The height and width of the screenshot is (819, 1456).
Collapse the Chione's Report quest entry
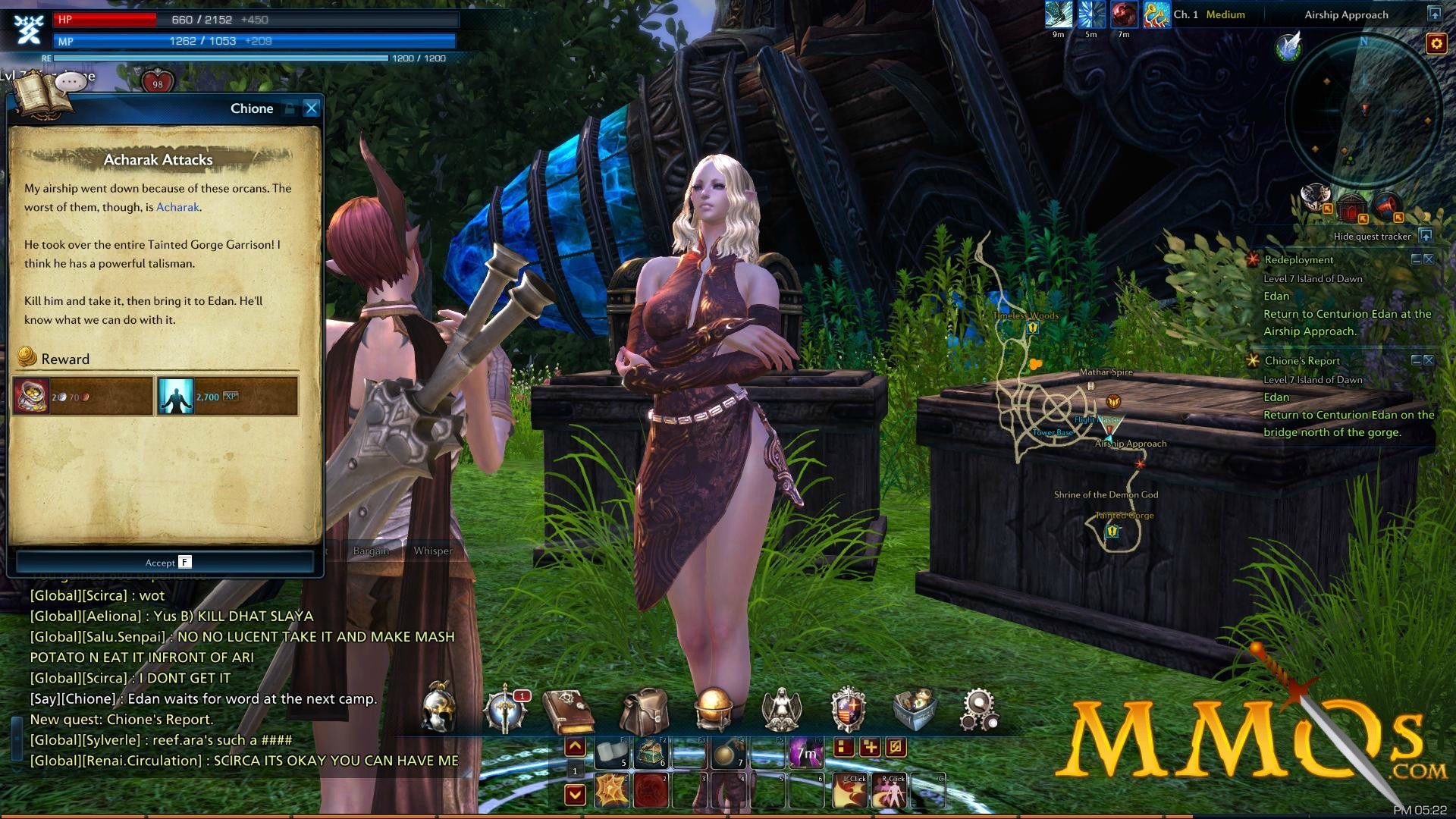pos(1415,360)
